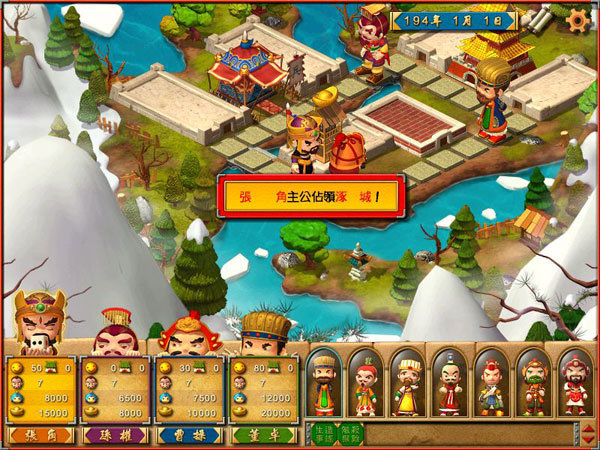Viewport: 600px width, 450px height.
Task: Choose the red-haired general in the red robe
Action: pyautogui.click(x=366, y=382)
